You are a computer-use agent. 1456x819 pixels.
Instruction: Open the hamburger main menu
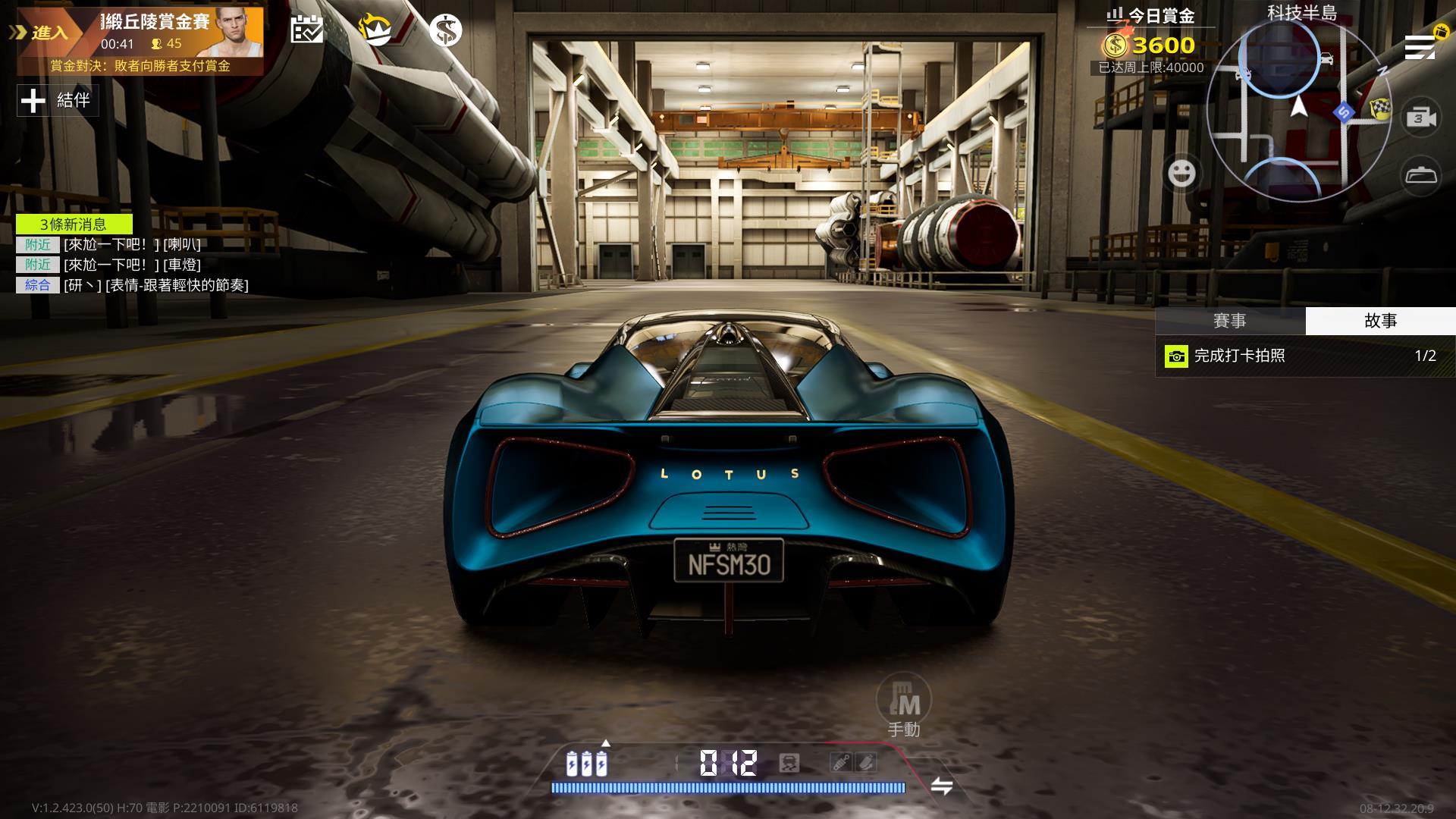click(1420, 47)
